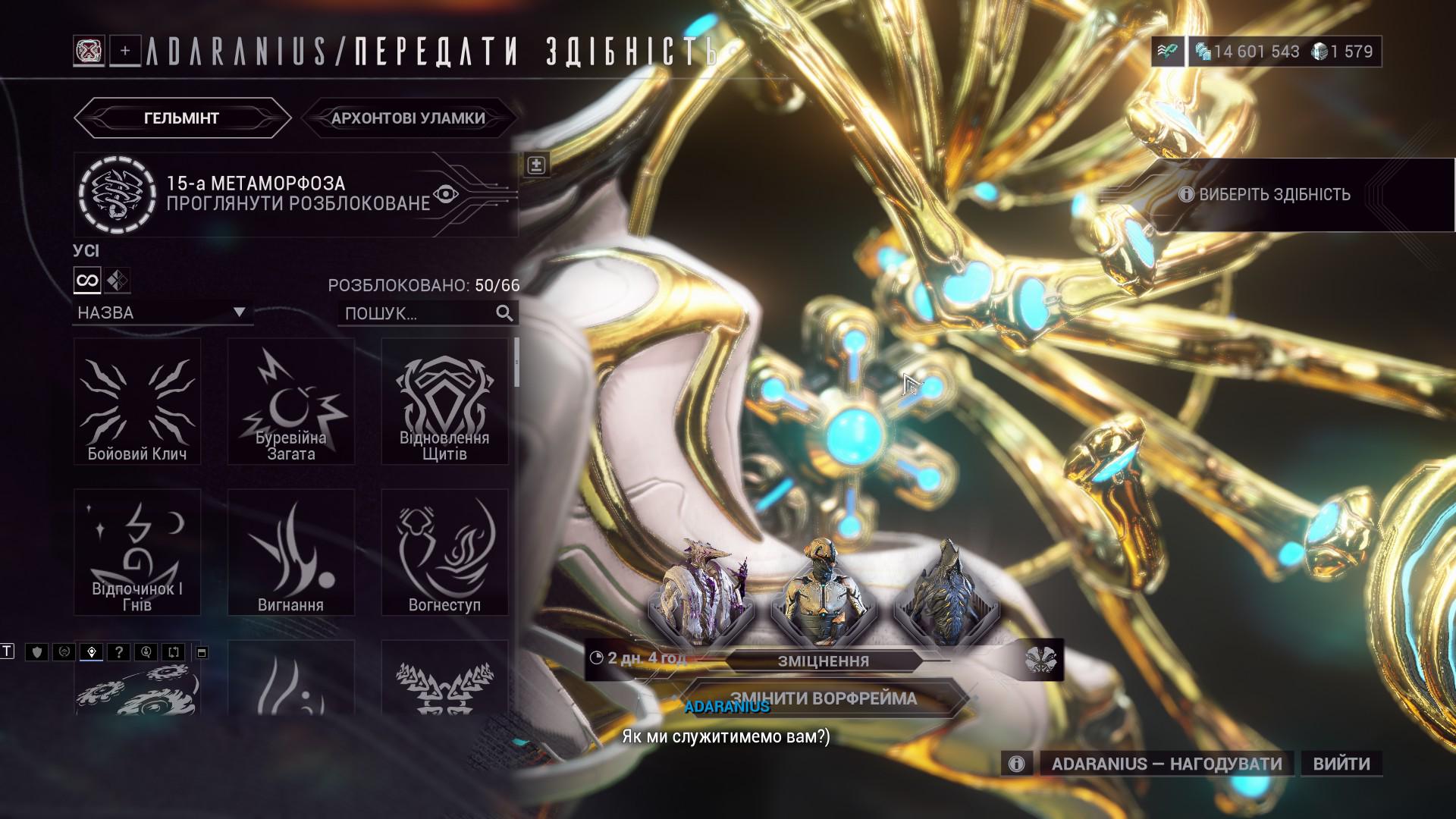Choose the Відновлення Щитів ability
This screenshot has height=819, width=1456.
[x=444, y=402]
